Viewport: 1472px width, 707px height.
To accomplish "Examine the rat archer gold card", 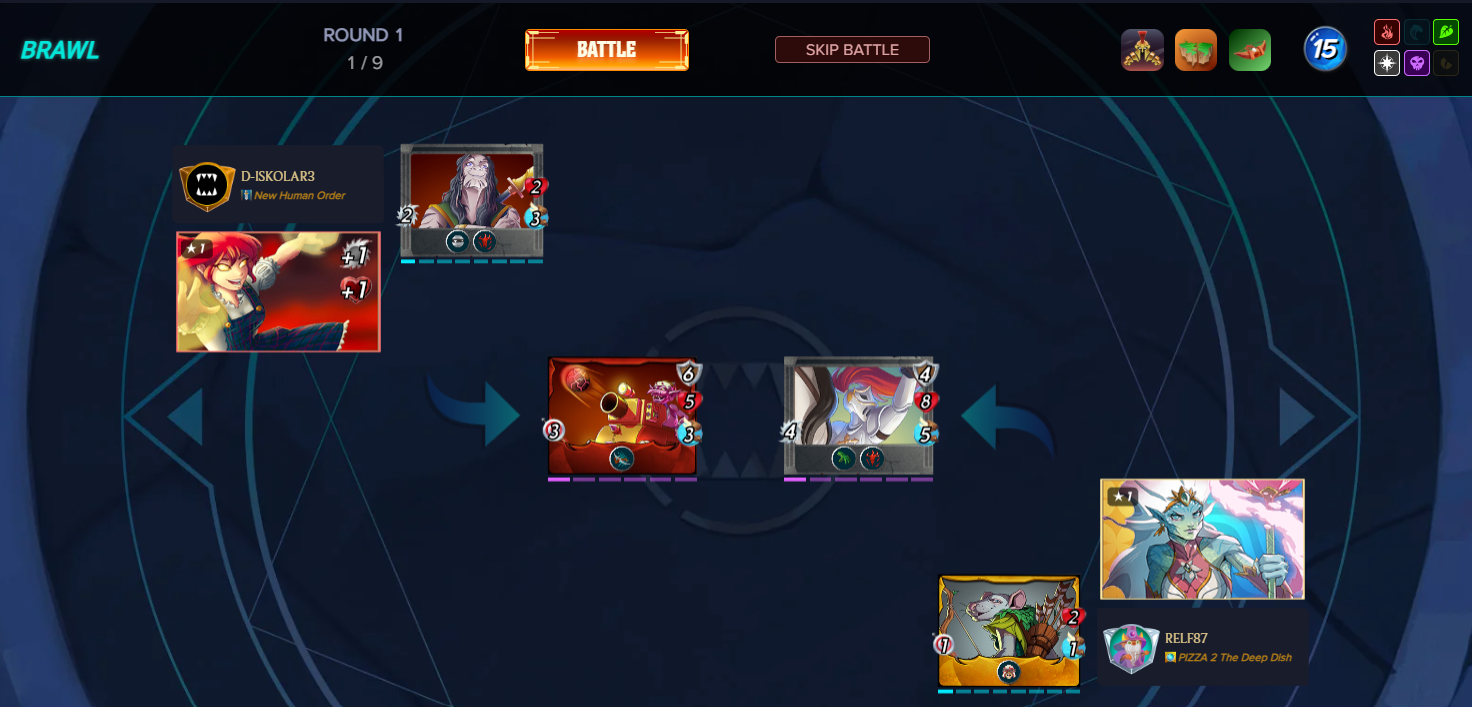I will pos(1009,631).
